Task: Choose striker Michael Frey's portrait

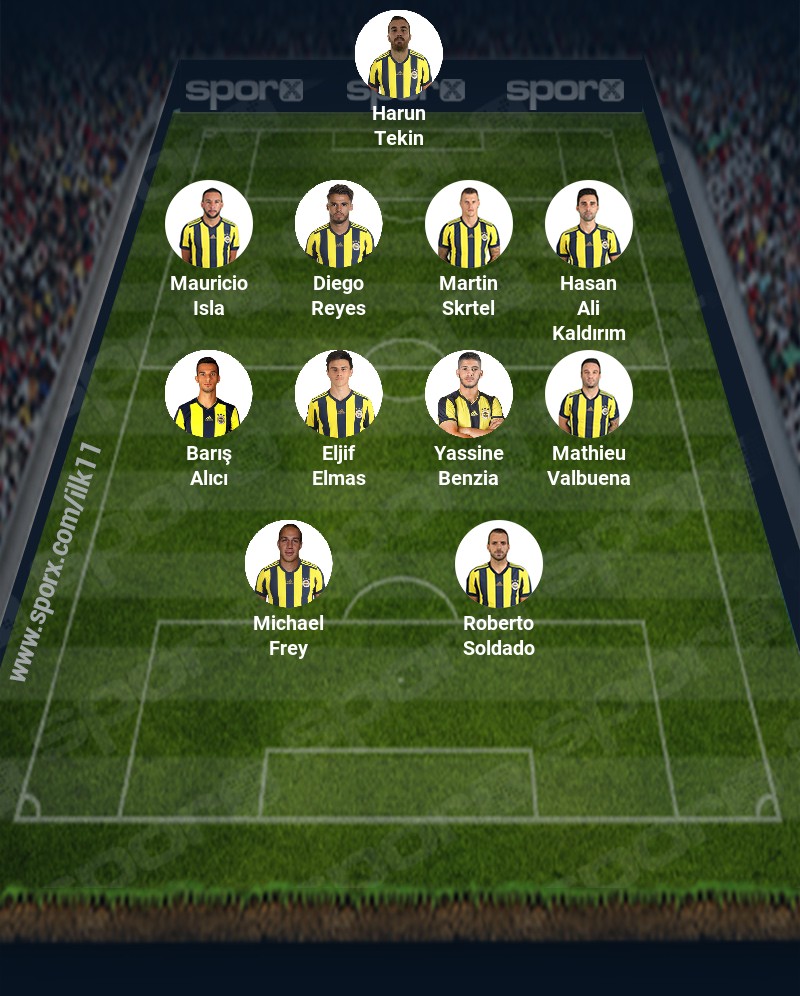Action: [x=289, y=564]
